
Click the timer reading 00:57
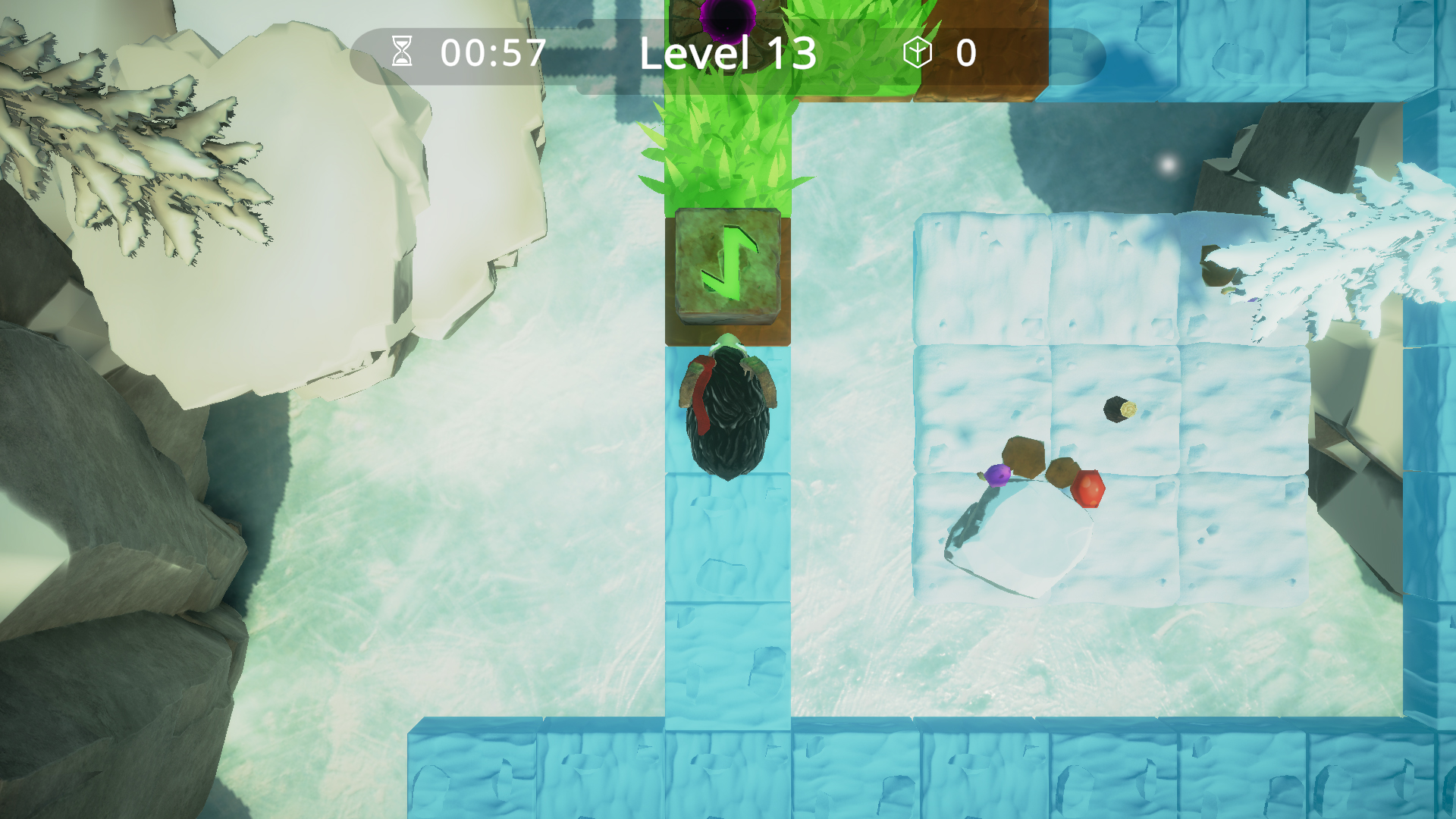point(491,52)
